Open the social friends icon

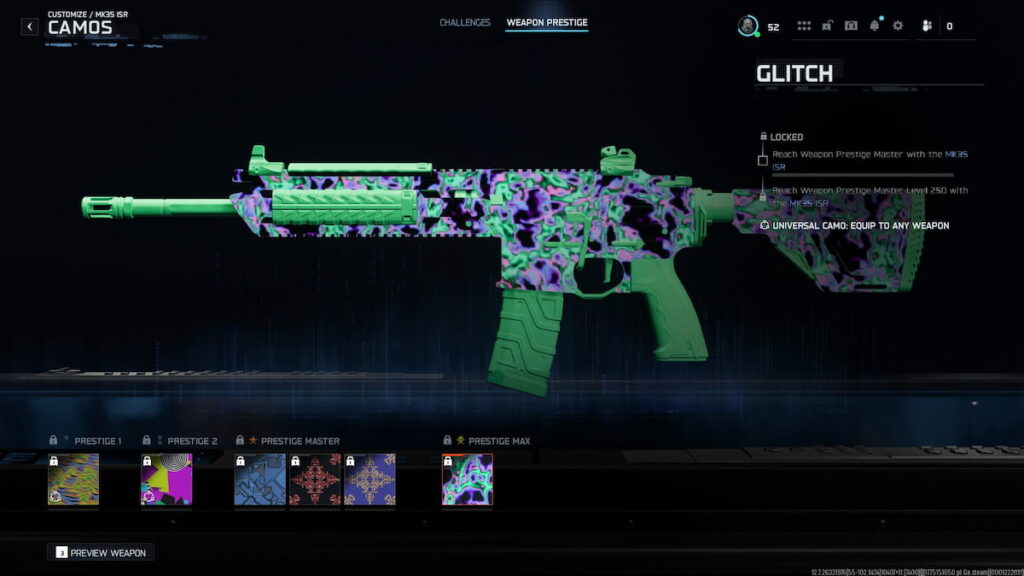(x=925, y=26)
